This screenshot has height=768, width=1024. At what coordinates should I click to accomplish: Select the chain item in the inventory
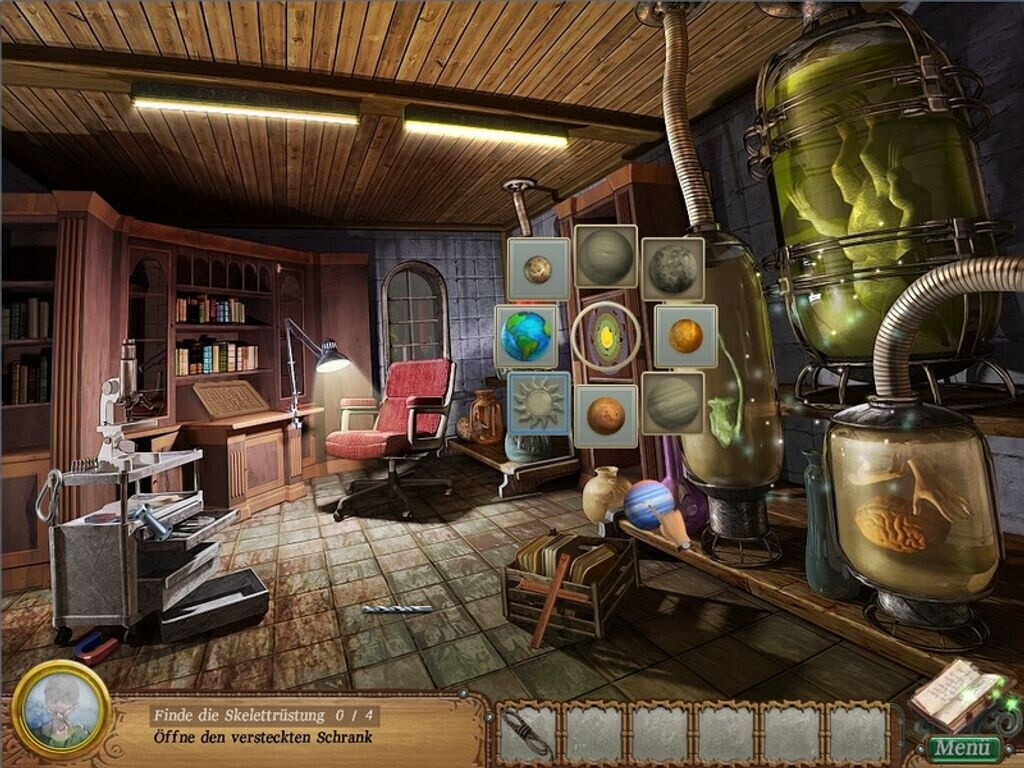529,734
